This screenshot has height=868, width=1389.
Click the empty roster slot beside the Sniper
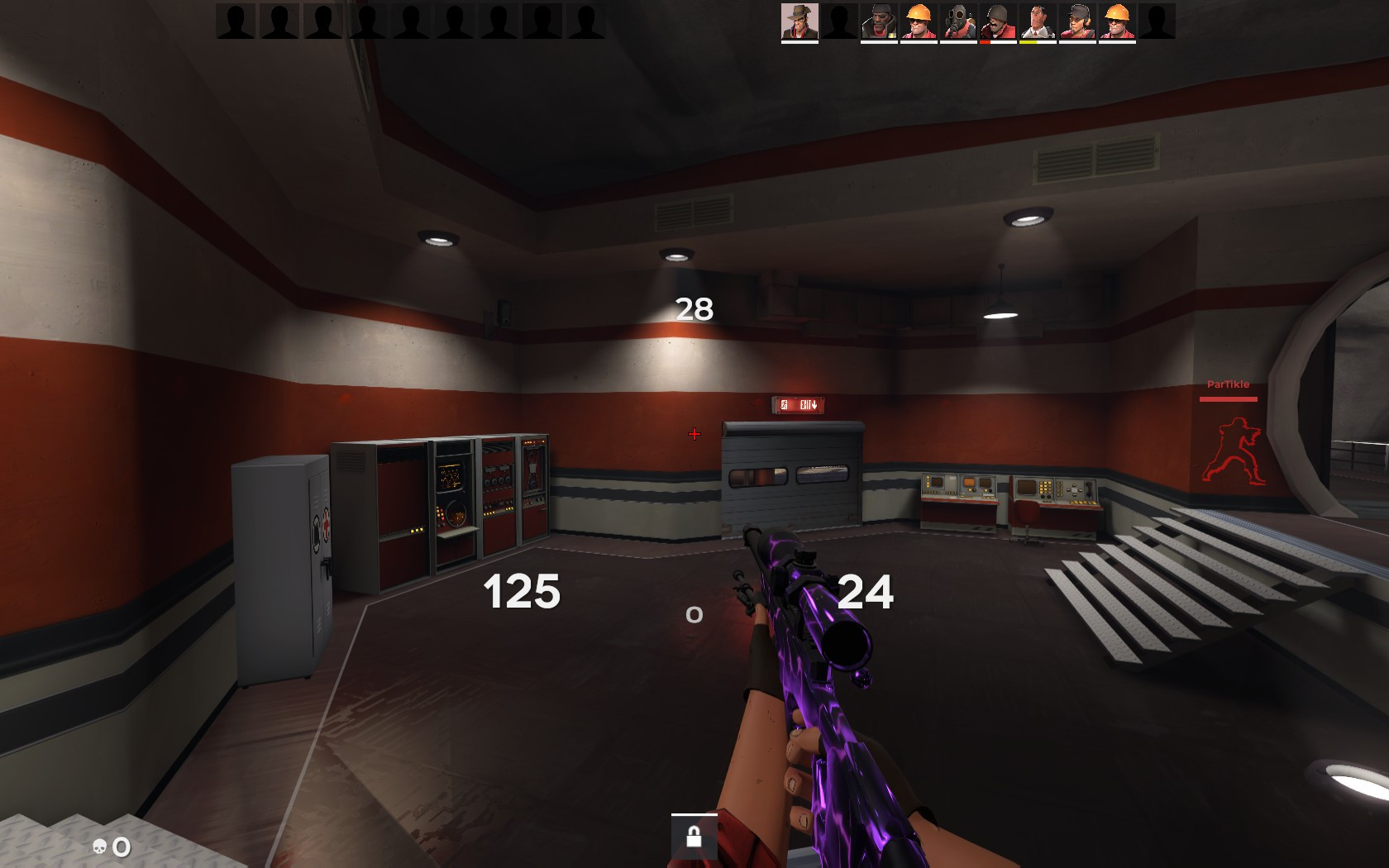838,22
